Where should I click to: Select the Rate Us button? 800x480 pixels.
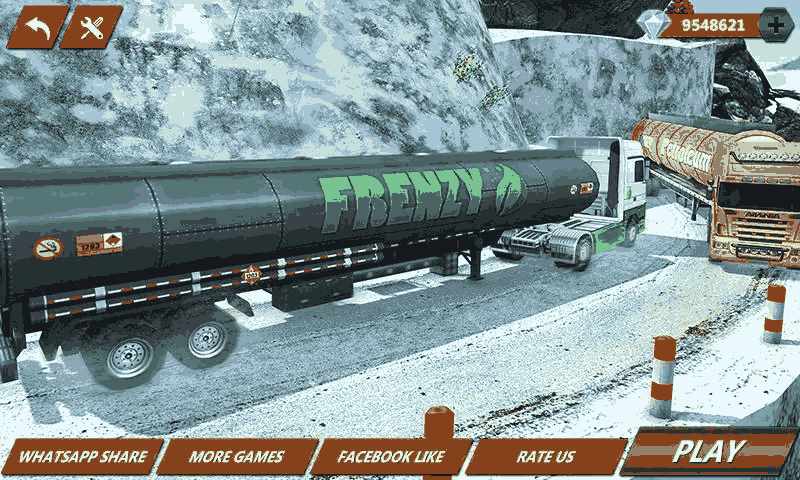click(x=546, y=457)
